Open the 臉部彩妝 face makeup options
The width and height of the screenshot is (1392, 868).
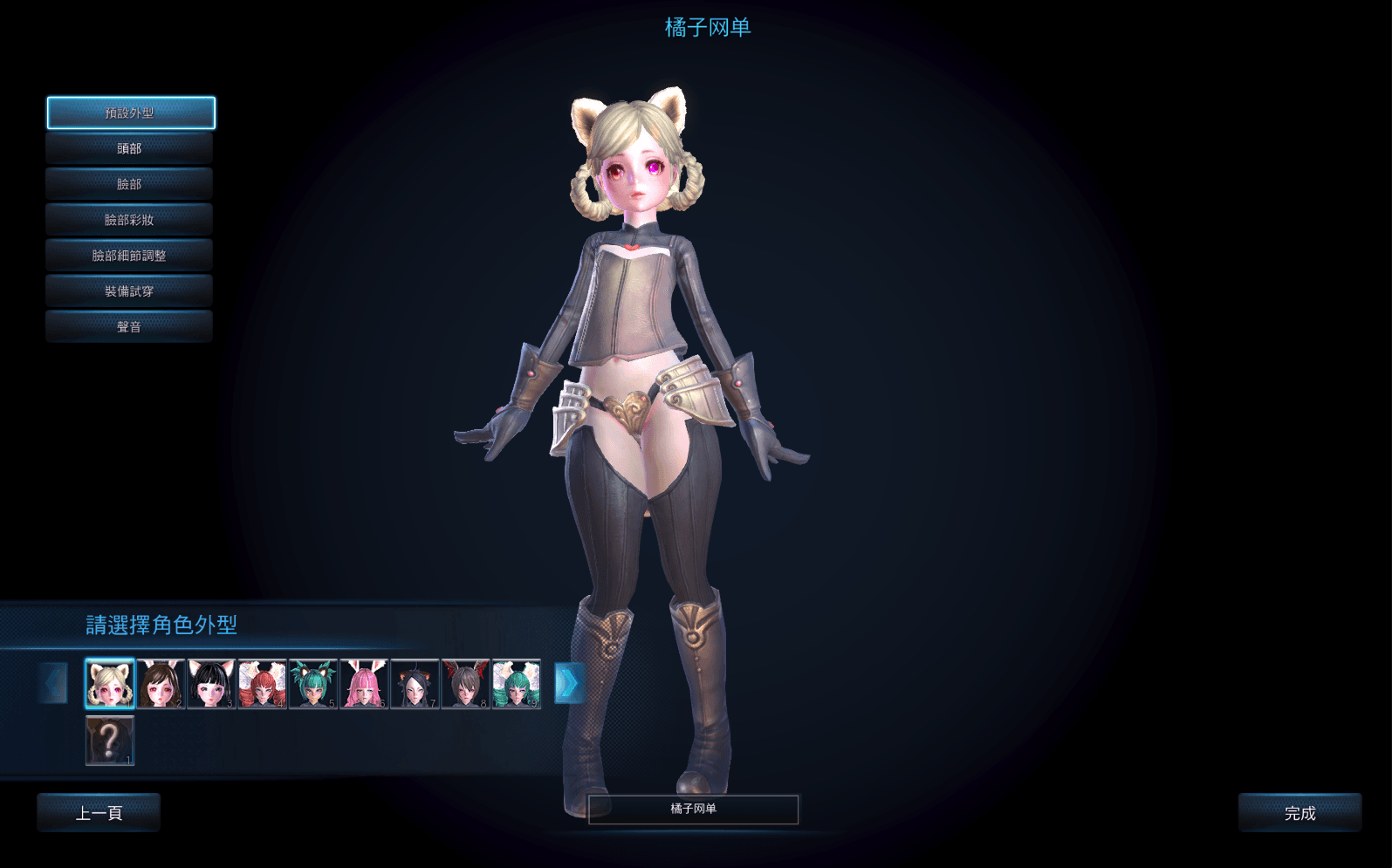(x=129, y=220)
